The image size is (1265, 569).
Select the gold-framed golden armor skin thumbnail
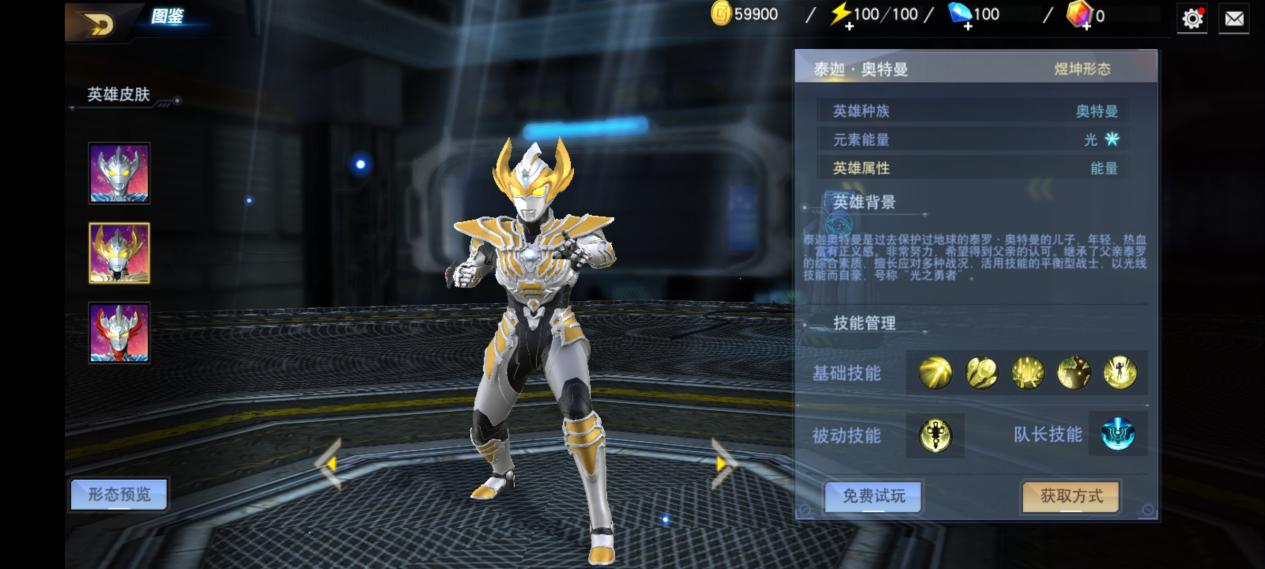point(119,253)
